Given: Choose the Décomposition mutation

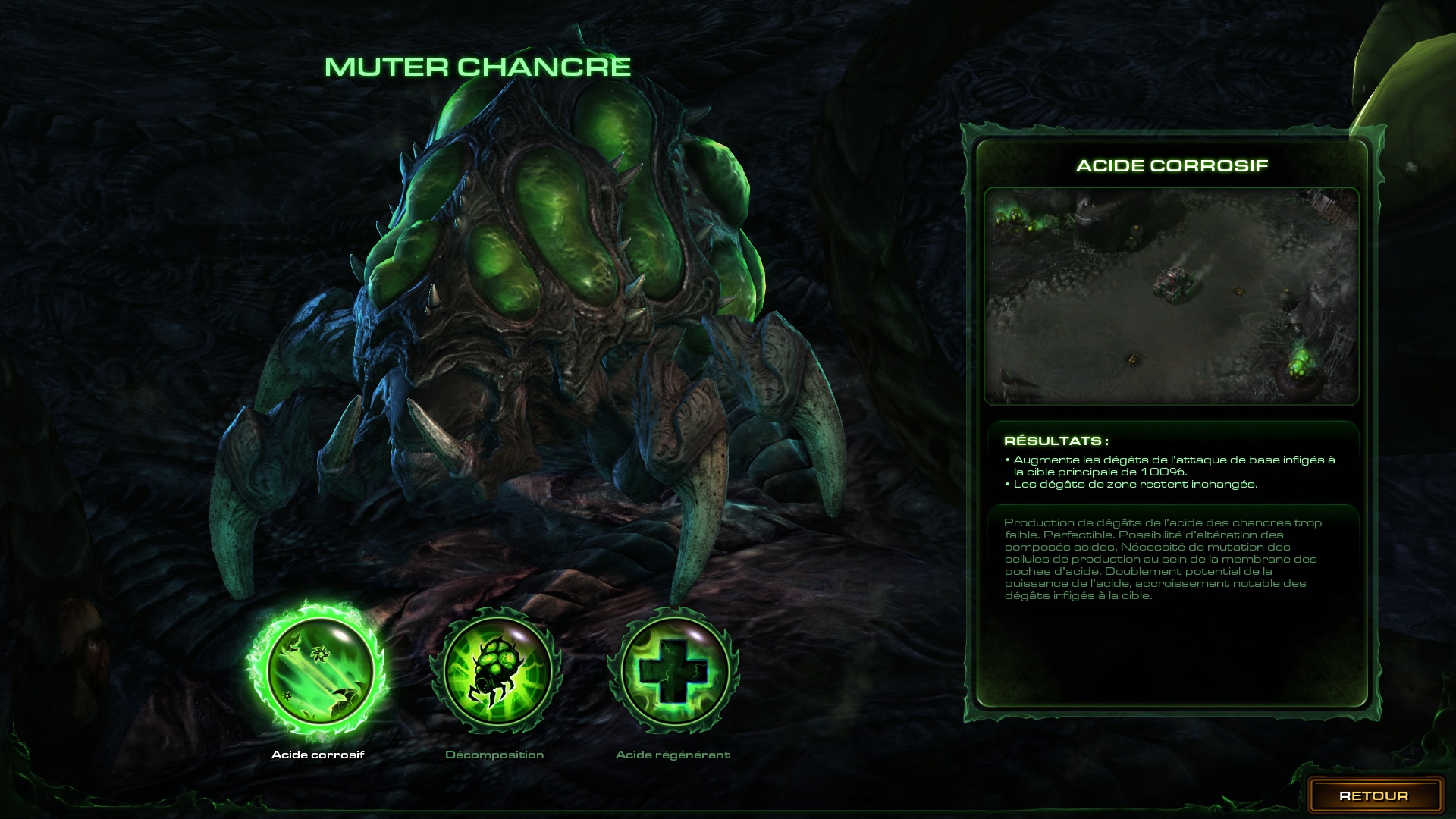Looking at the screenshot, I should coord(496,669).
